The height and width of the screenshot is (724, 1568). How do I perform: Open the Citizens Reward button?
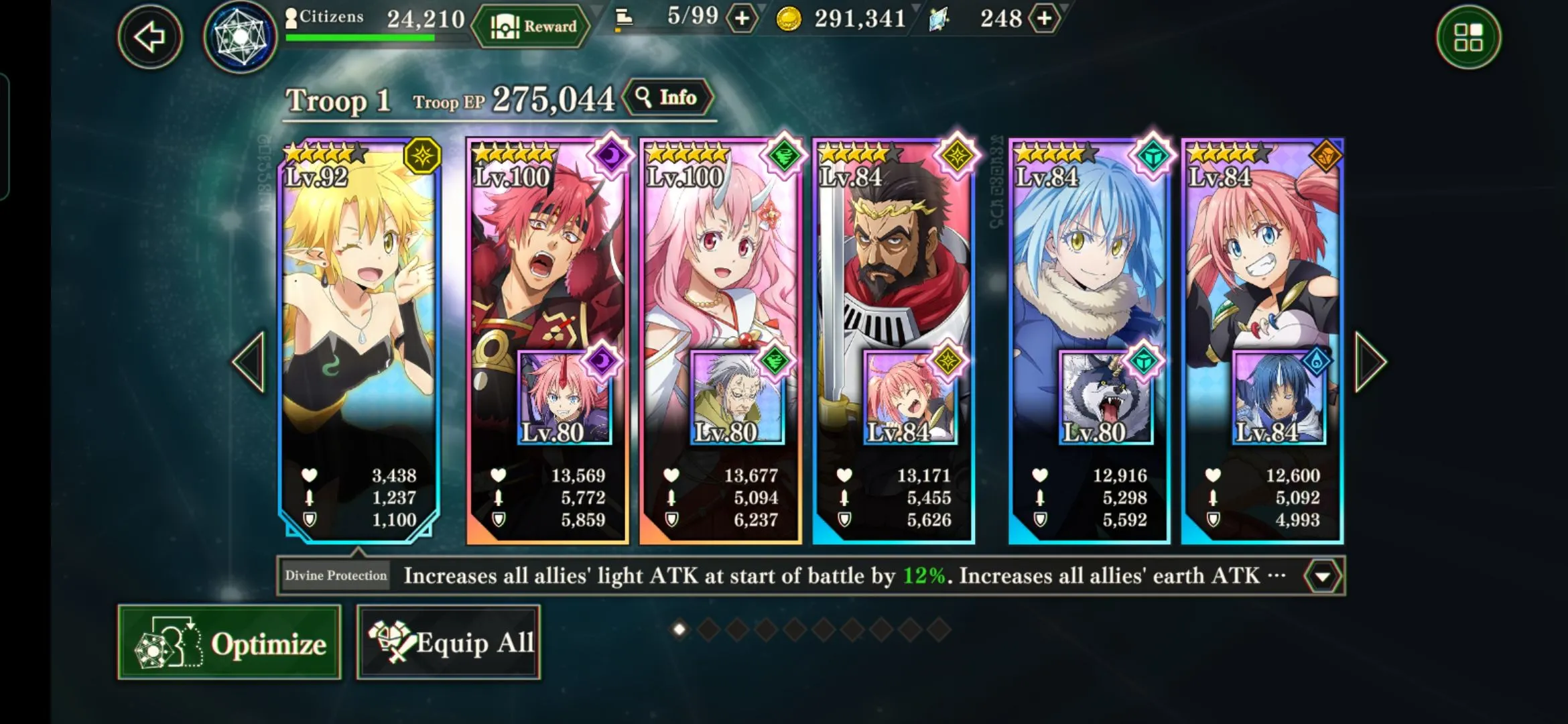[532, 27]
